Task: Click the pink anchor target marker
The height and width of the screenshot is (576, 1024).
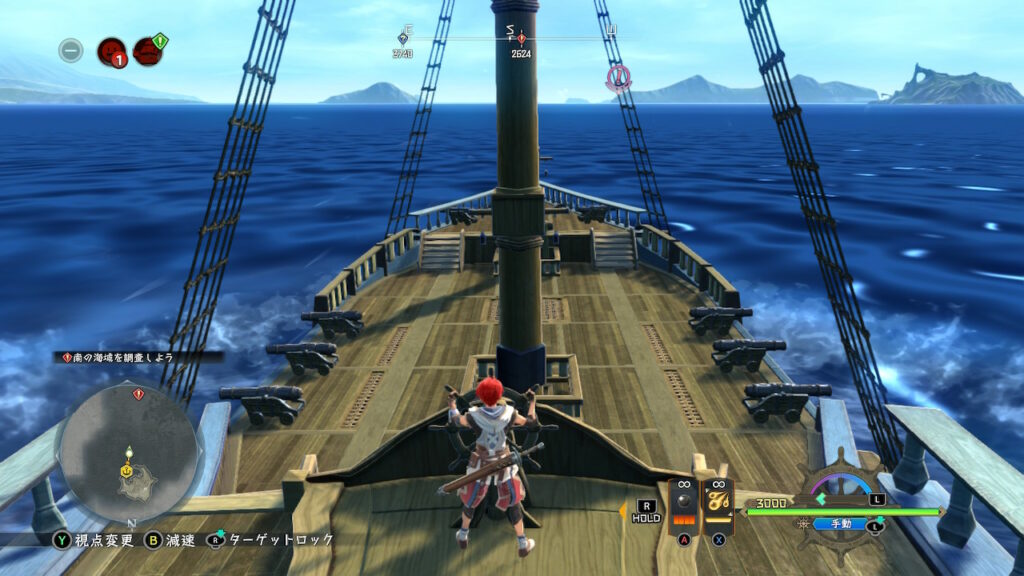Action: (x=619, y=75)
